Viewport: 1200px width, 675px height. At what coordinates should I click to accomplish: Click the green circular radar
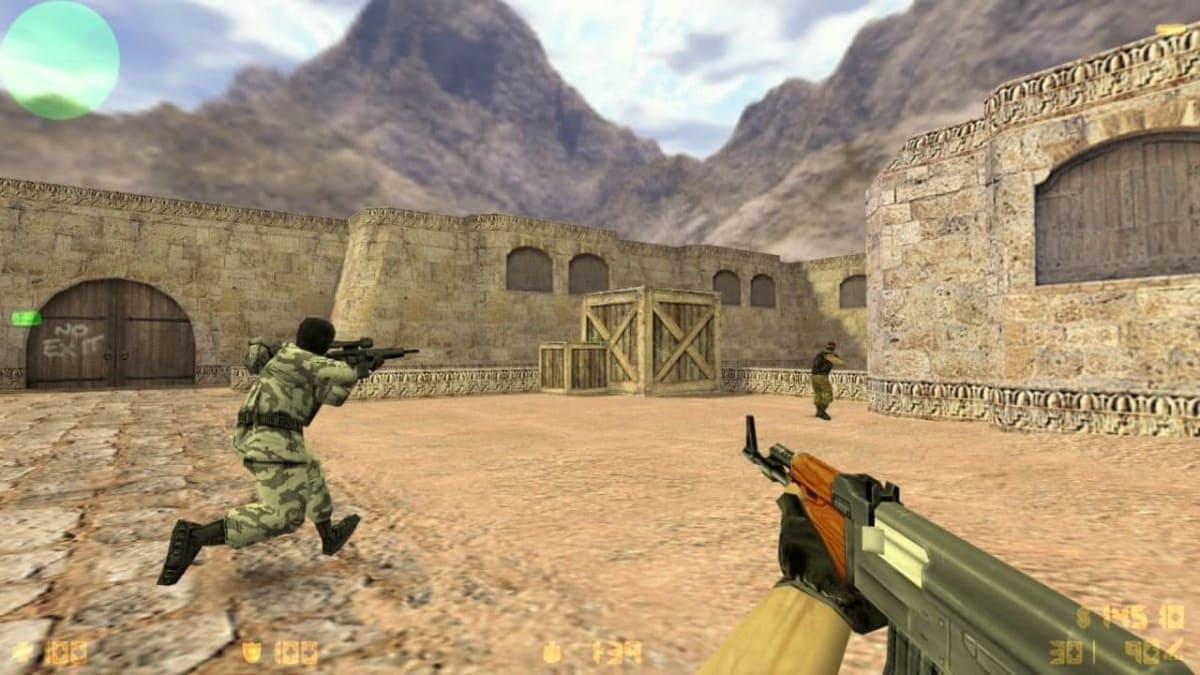click(59, 60)
